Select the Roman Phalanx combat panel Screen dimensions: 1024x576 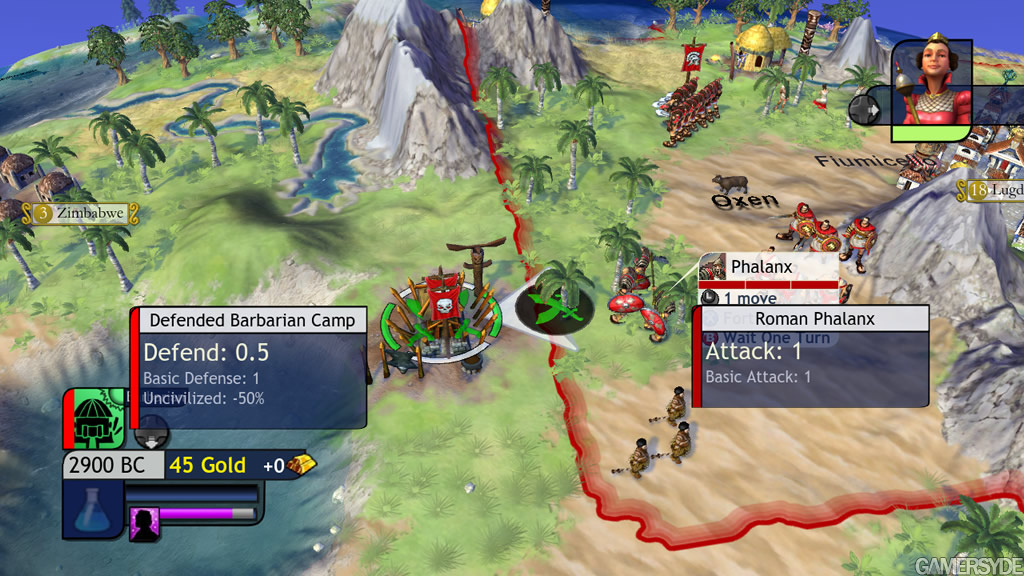point(812,357)
